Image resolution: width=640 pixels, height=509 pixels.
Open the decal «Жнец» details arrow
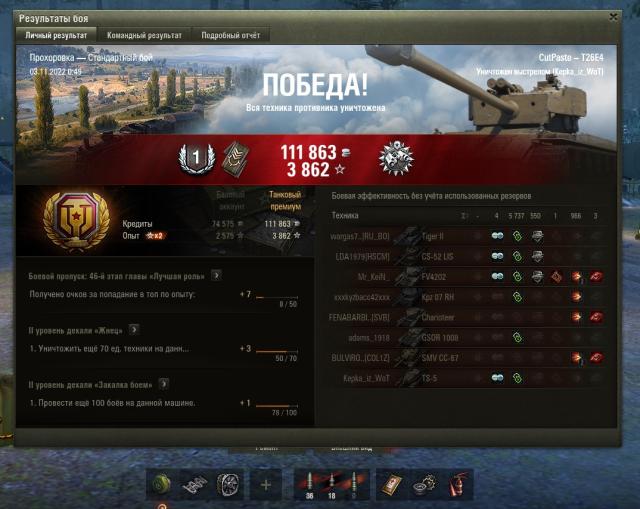click(133, 328)
